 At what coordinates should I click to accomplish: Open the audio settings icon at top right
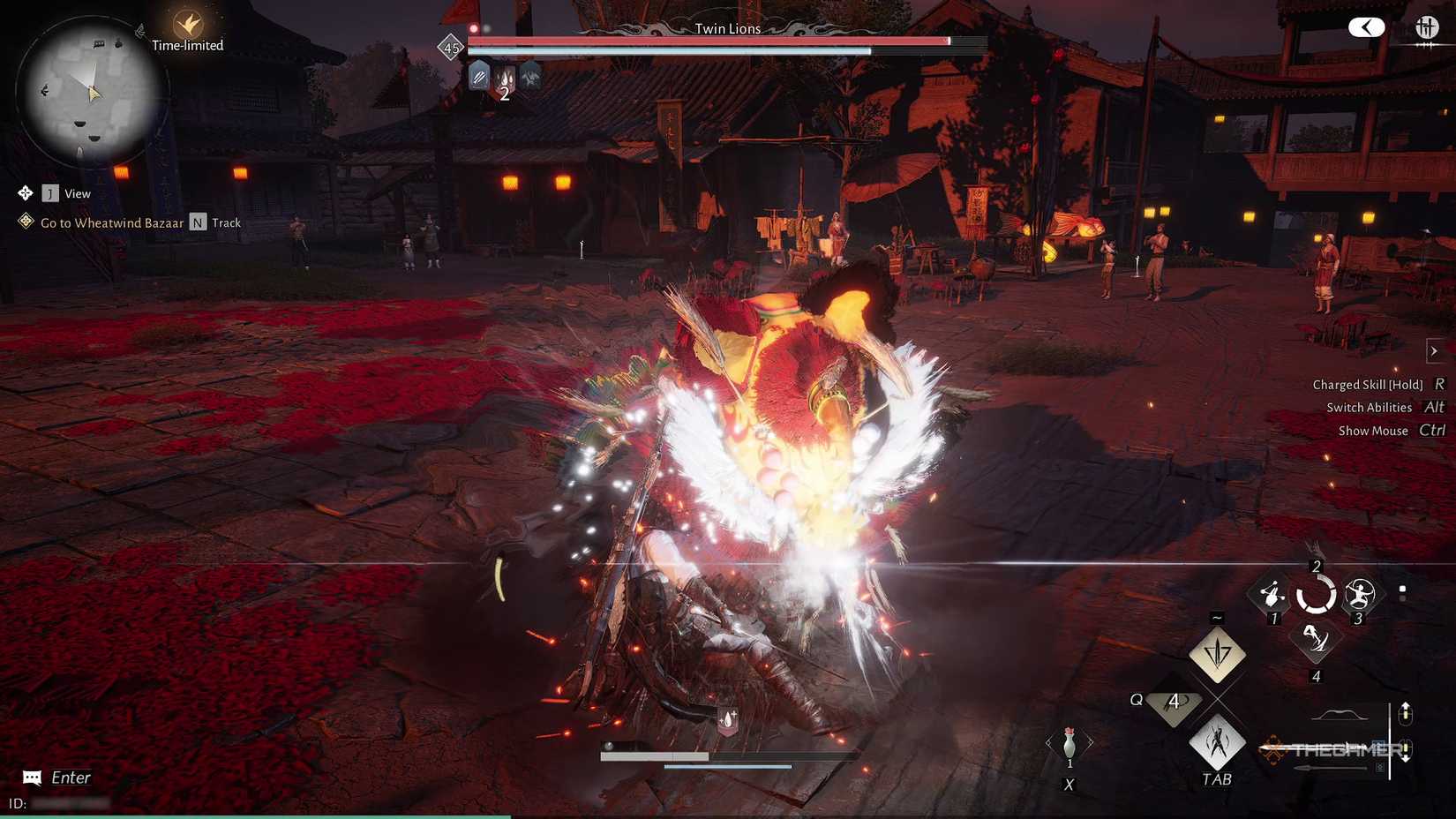pyautogui.click(x=1427, y=27)
